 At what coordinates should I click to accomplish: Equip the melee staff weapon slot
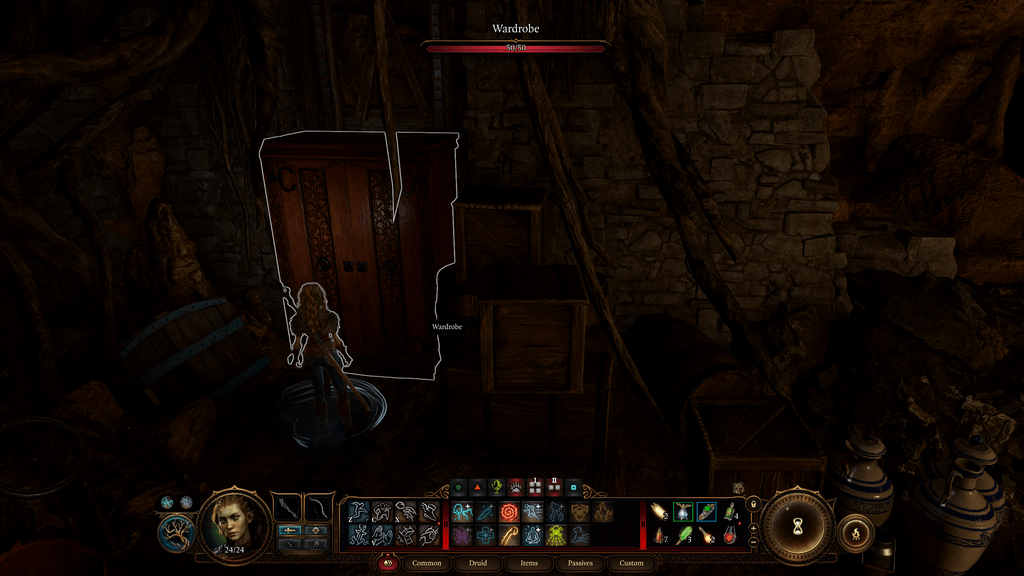point(289,506)
